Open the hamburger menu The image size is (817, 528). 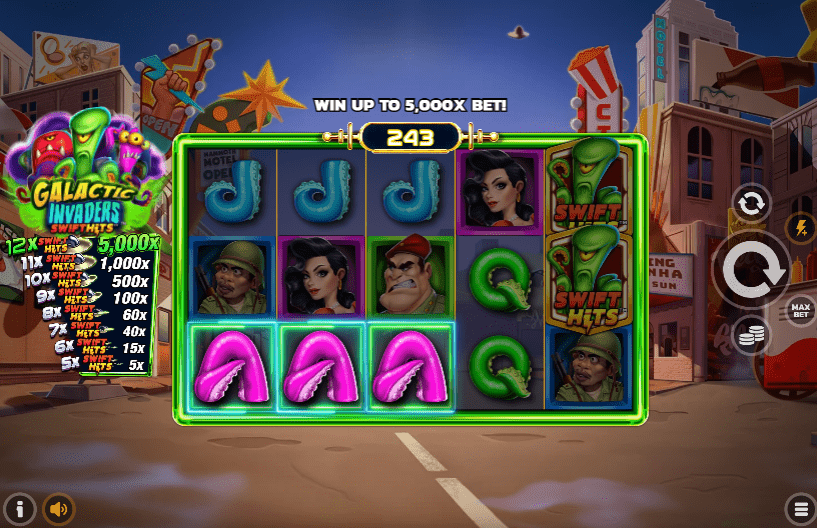click(x=799, y=508)
